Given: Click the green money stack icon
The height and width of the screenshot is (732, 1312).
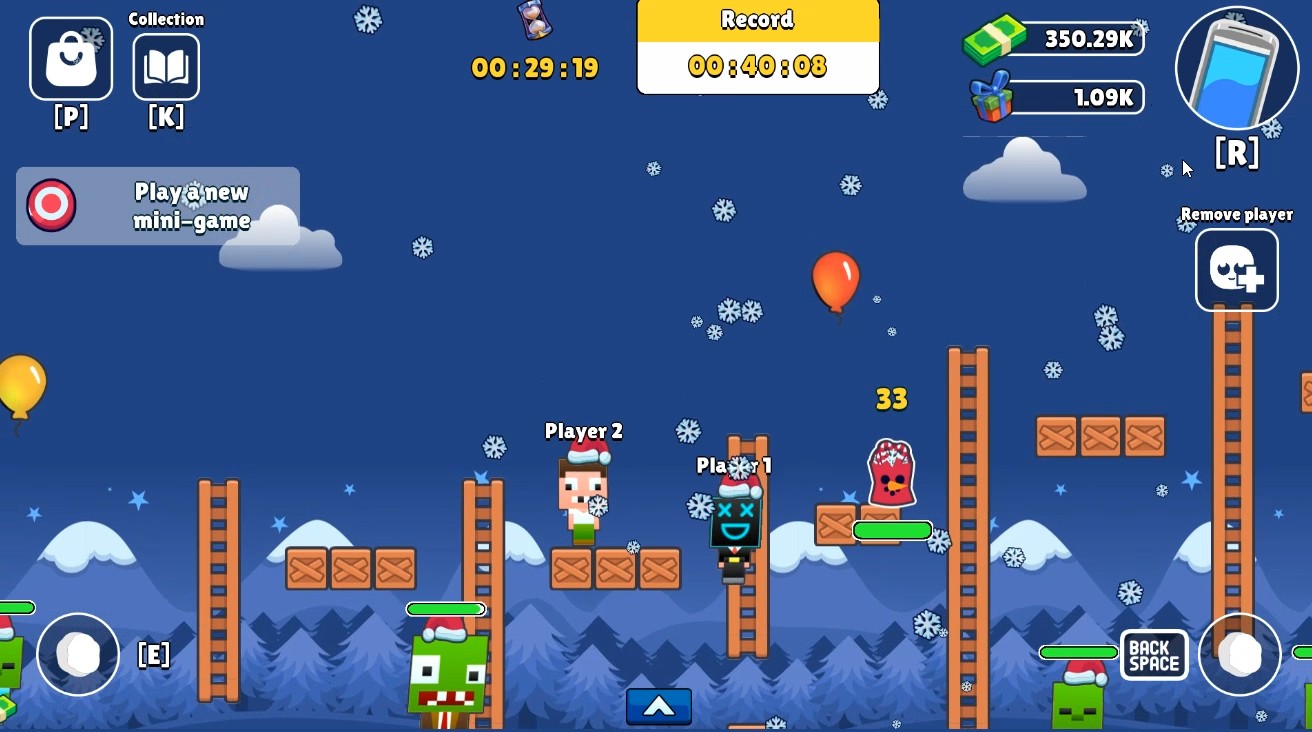Looking at the screenshot, I should 997,38.
